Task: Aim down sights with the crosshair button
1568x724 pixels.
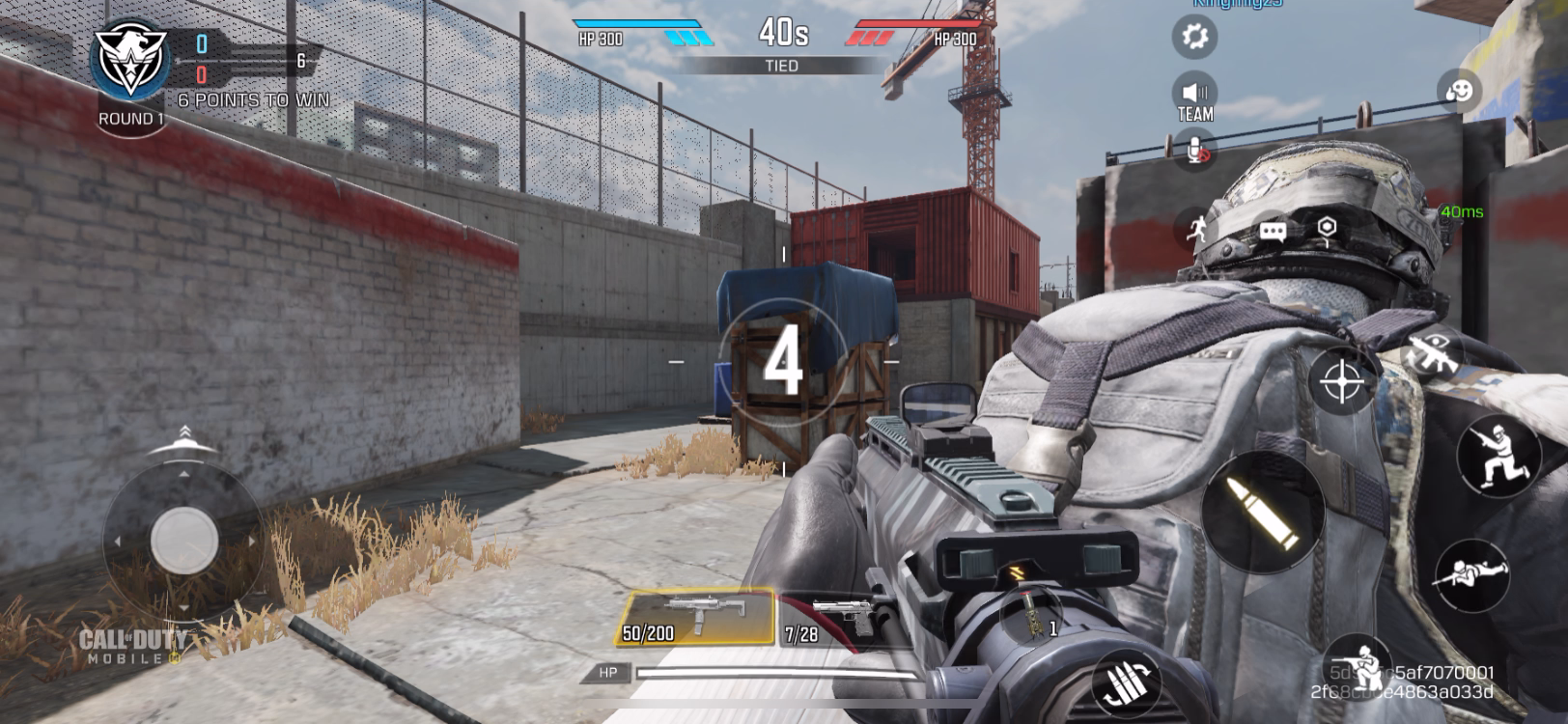Action: click(x=1341, y=381)
